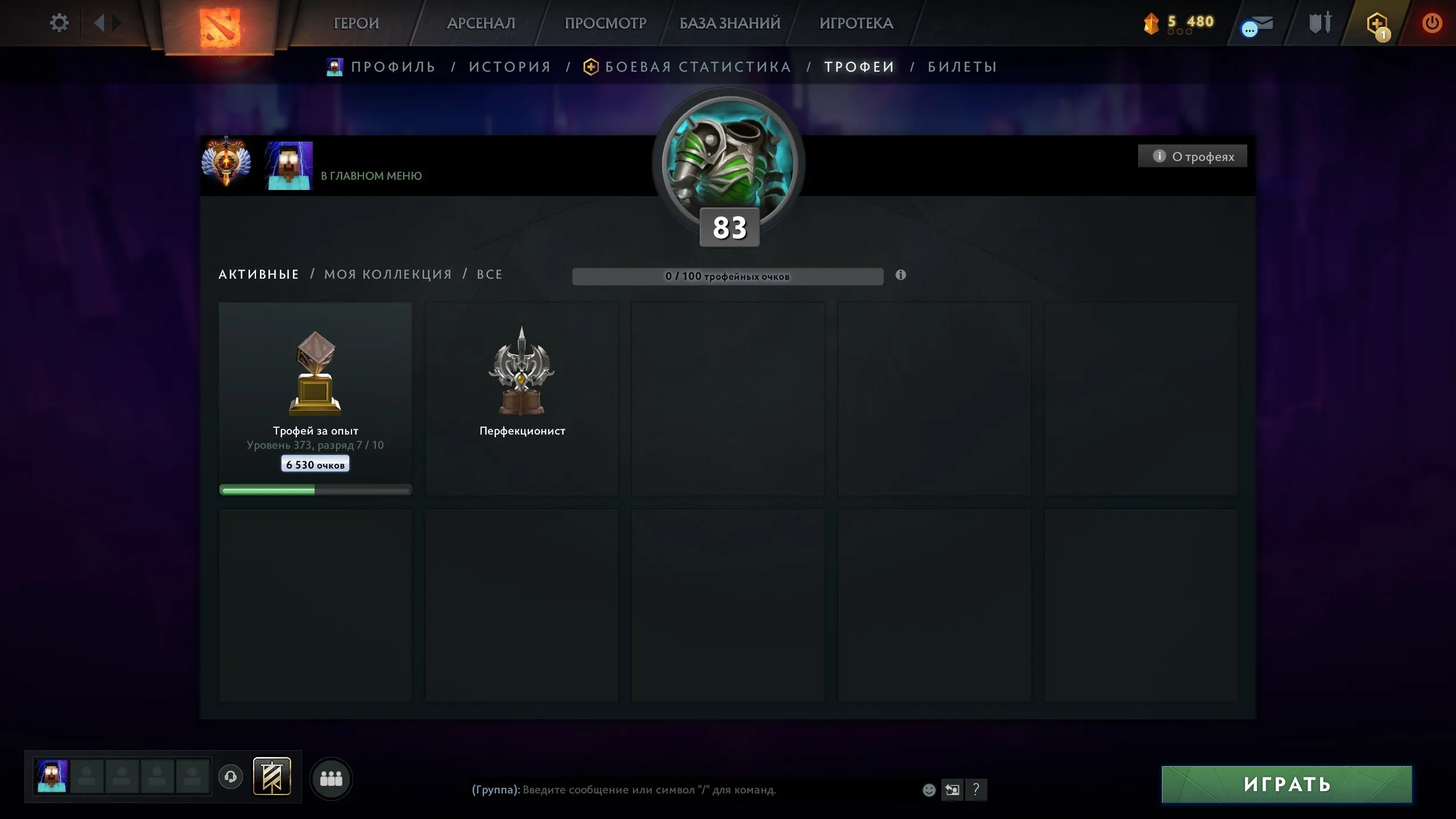Screen dimensions: 1456x819
Task: Click the power/quit icon
Action: coord(1433,24)
